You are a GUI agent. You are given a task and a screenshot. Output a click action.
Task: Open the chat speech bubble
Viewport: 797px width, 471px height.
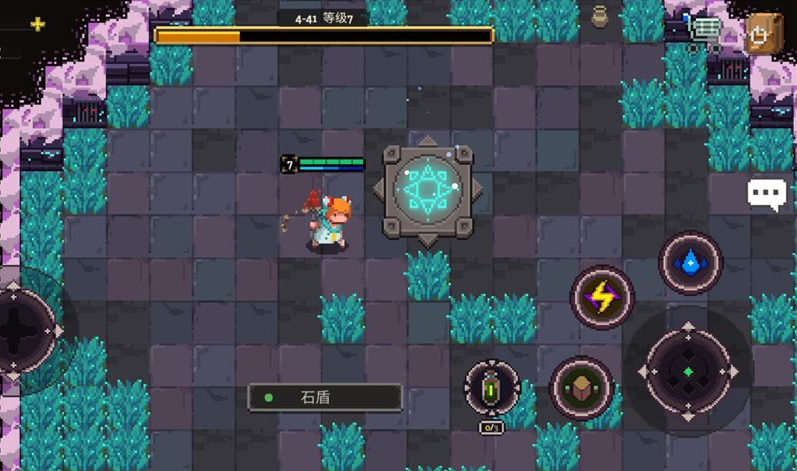[x=766, y=193]
